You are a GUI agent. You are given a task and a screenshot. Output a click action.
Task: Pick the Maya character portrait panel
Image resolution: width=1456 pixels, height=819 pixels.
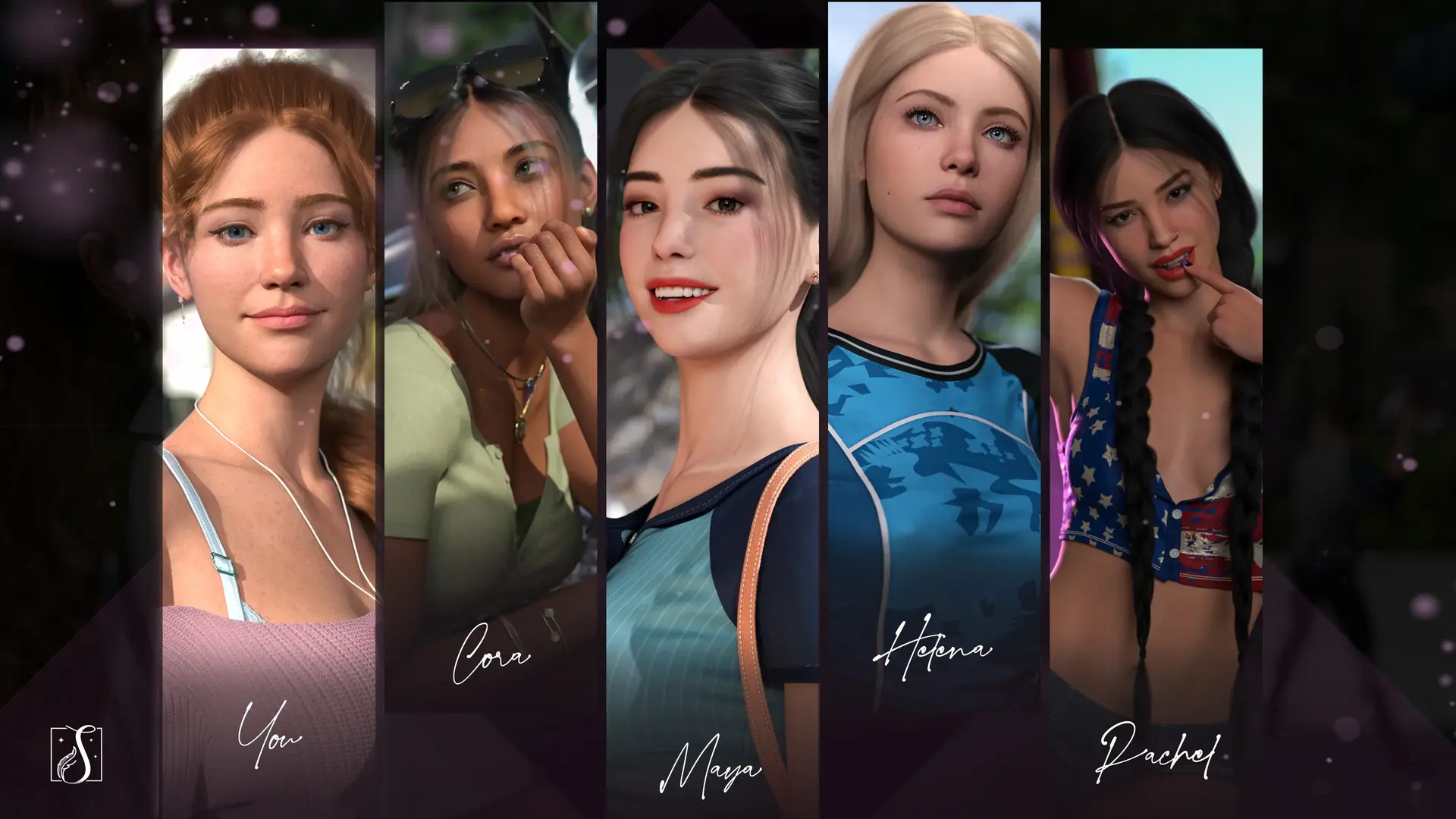(712, 409)
